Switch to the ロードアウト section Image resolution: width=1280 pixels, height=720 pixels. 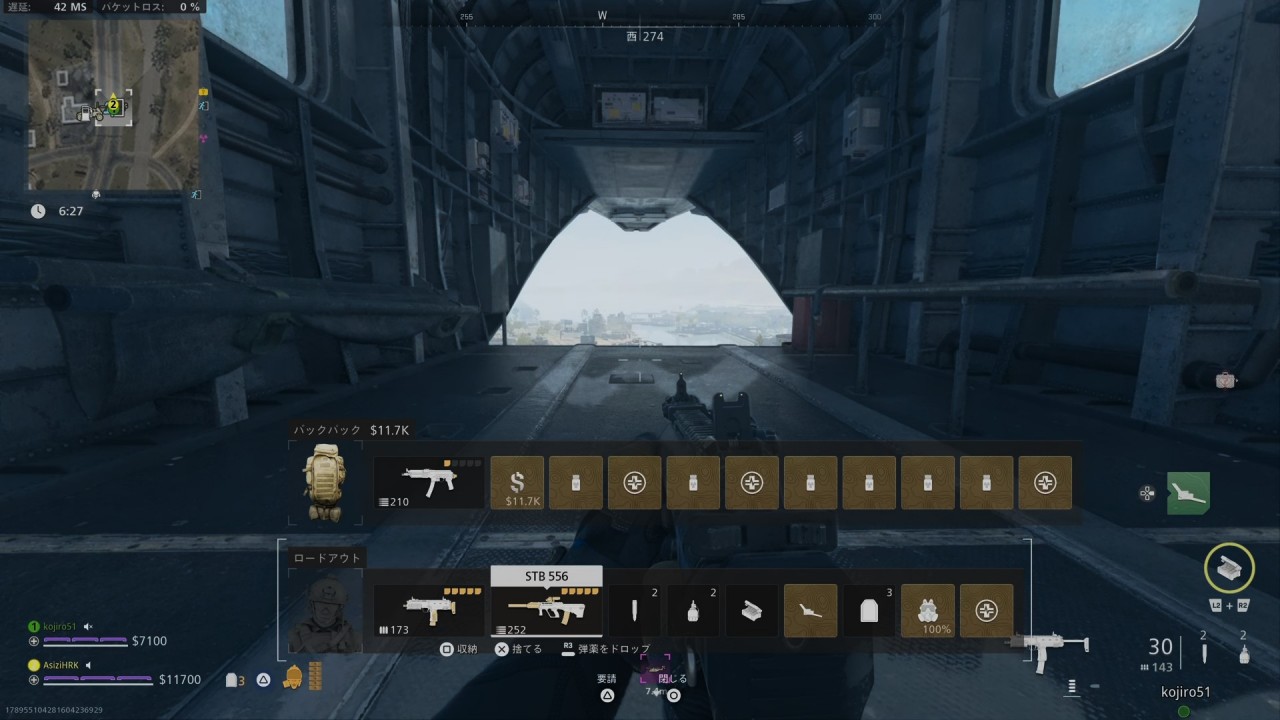(x=325, y=556)
